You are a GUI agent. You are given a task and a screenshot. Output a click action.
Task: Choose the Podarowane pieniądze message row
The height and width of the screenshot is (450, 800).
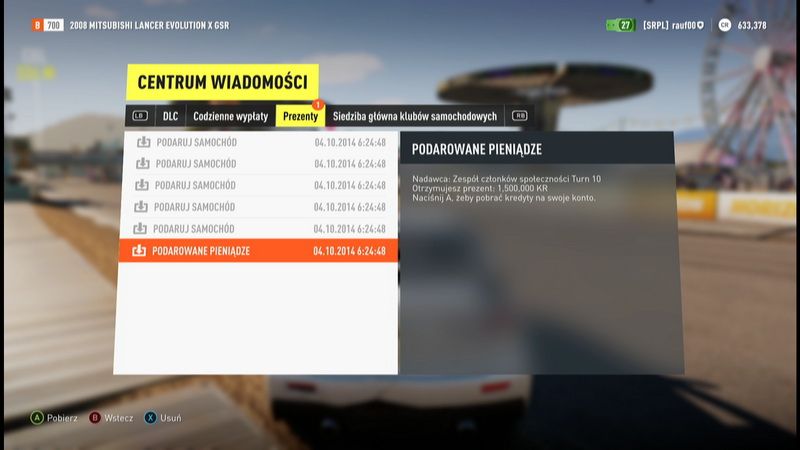[x=257, y=251]
